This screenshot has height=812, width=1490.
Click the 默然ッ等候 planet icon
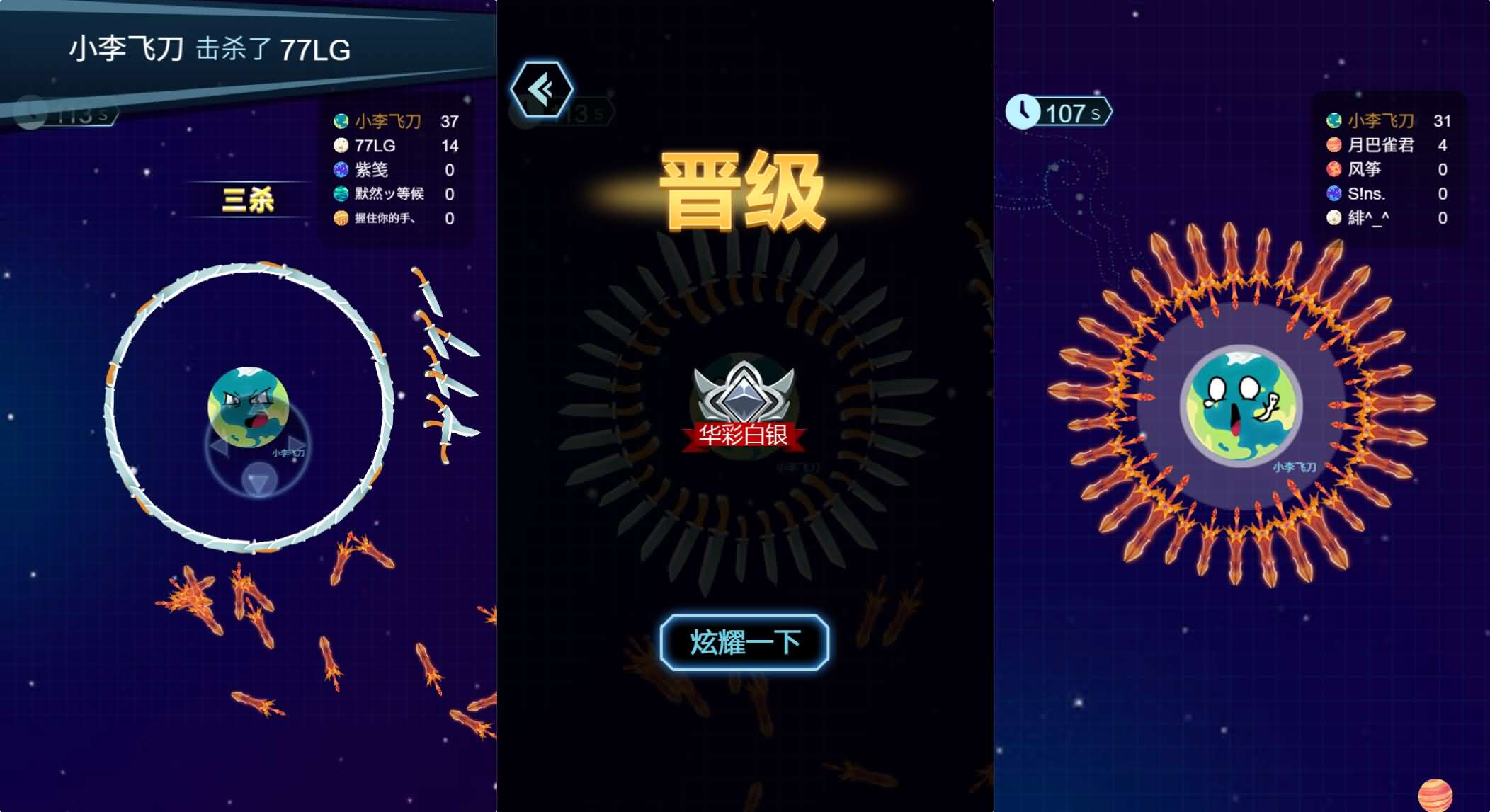340,194
